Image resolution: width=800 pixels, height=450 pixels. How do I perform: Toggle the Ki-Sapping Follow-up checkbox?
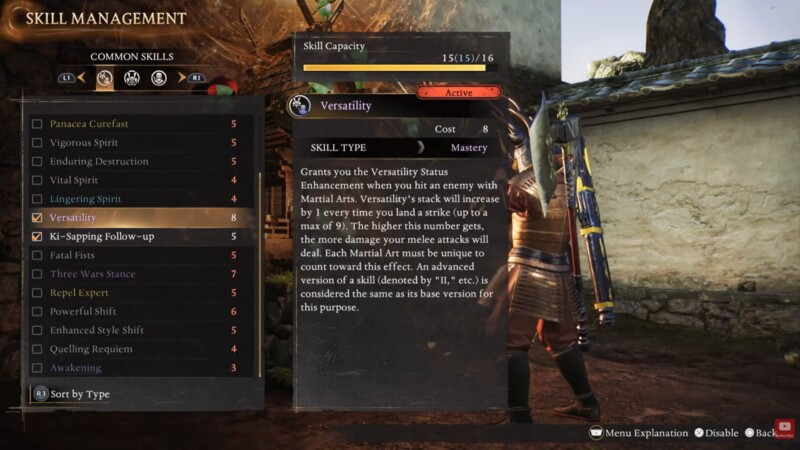[x=38, y=237]
